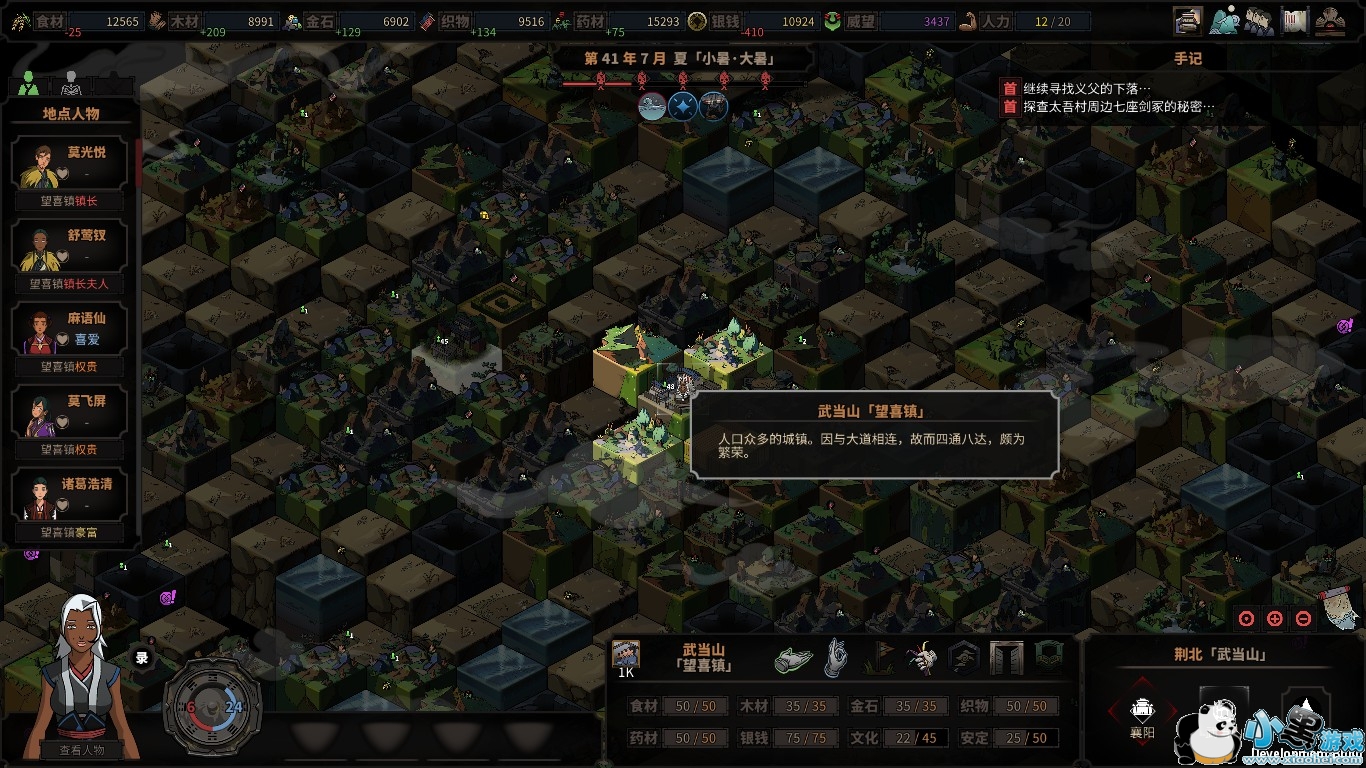Switch to the grey figure character tab

pyautogui.click(x=70, y=82)
